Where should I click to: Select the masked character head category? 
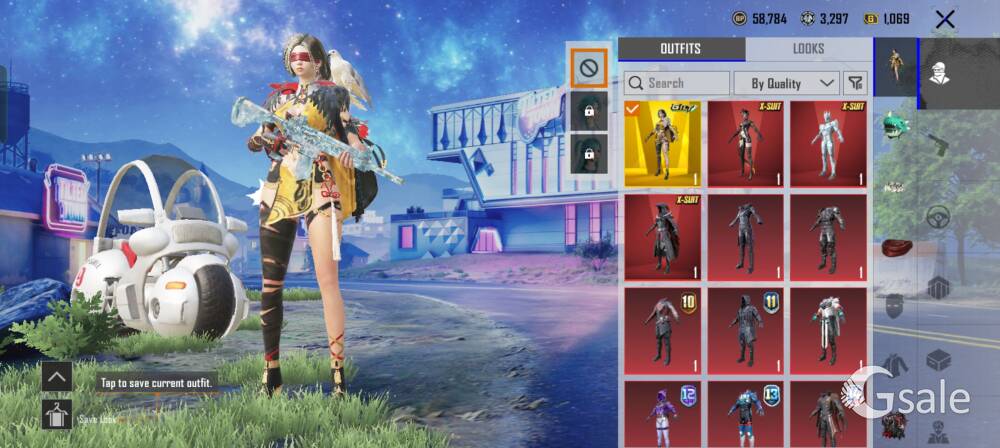(937, 73)
